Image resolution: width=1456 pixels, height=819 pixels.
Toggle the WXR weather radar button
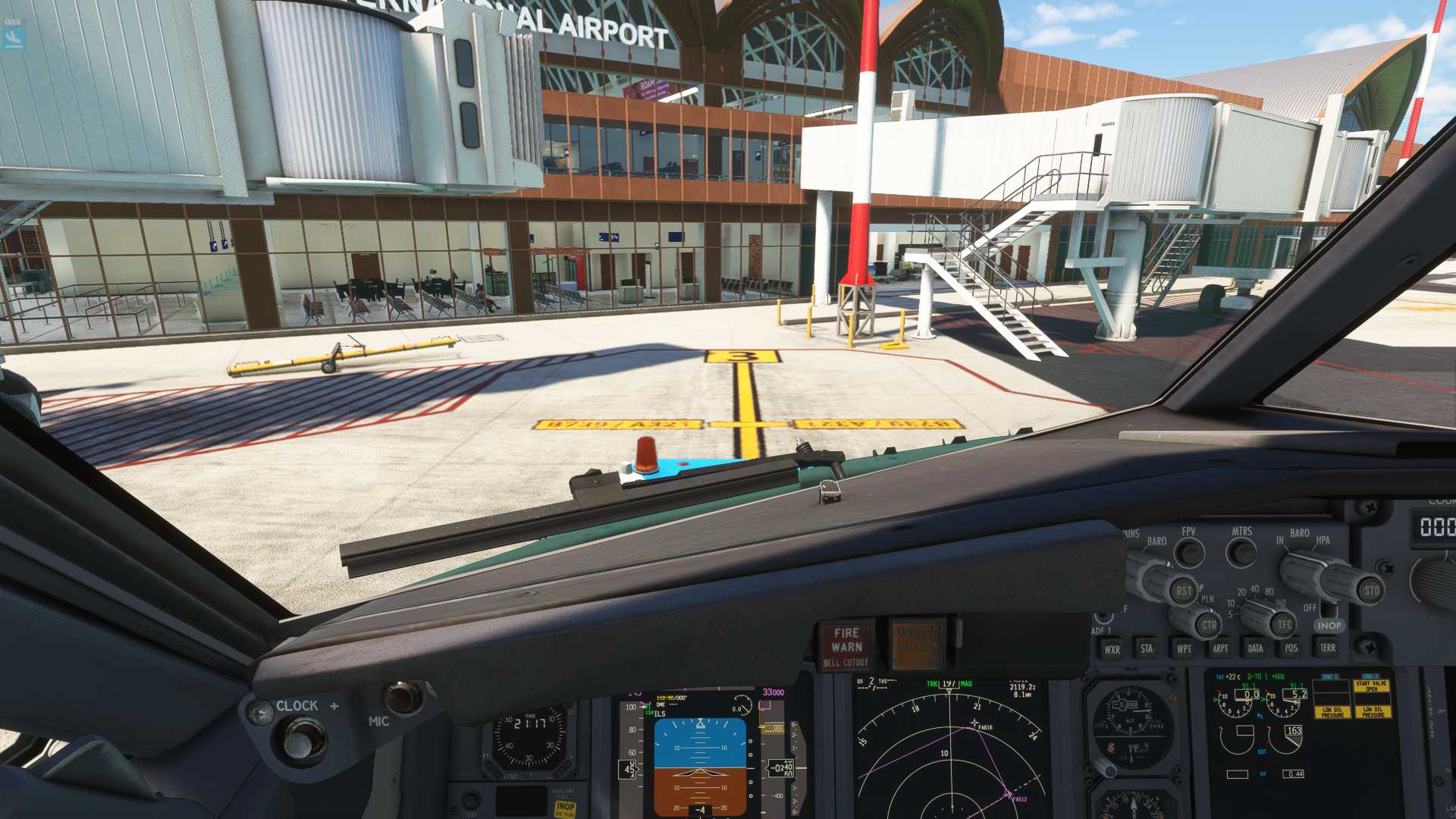1112,649
